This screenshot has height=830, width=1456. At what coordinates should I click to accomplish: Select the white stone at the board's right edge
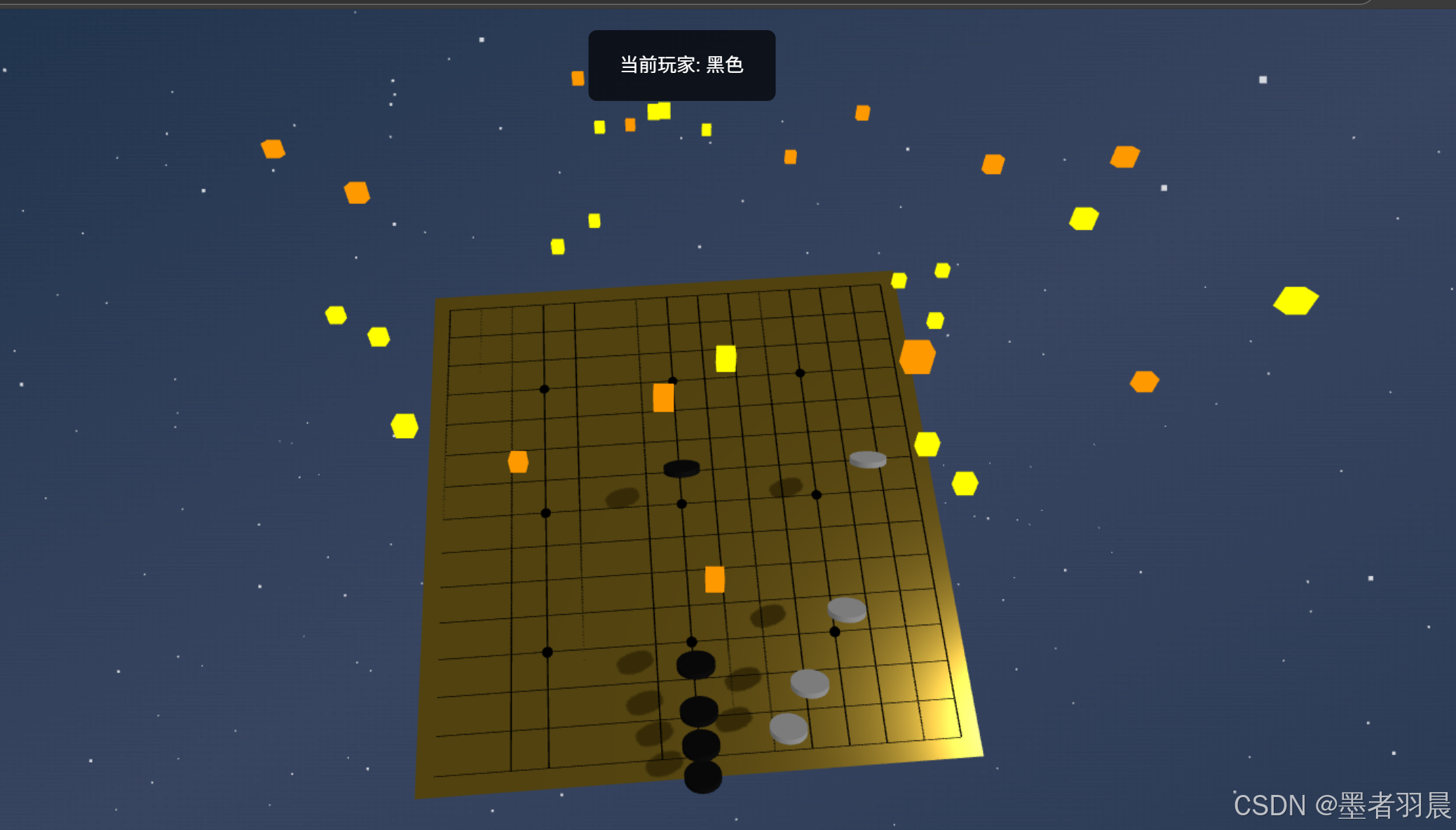tap(869, 459)
